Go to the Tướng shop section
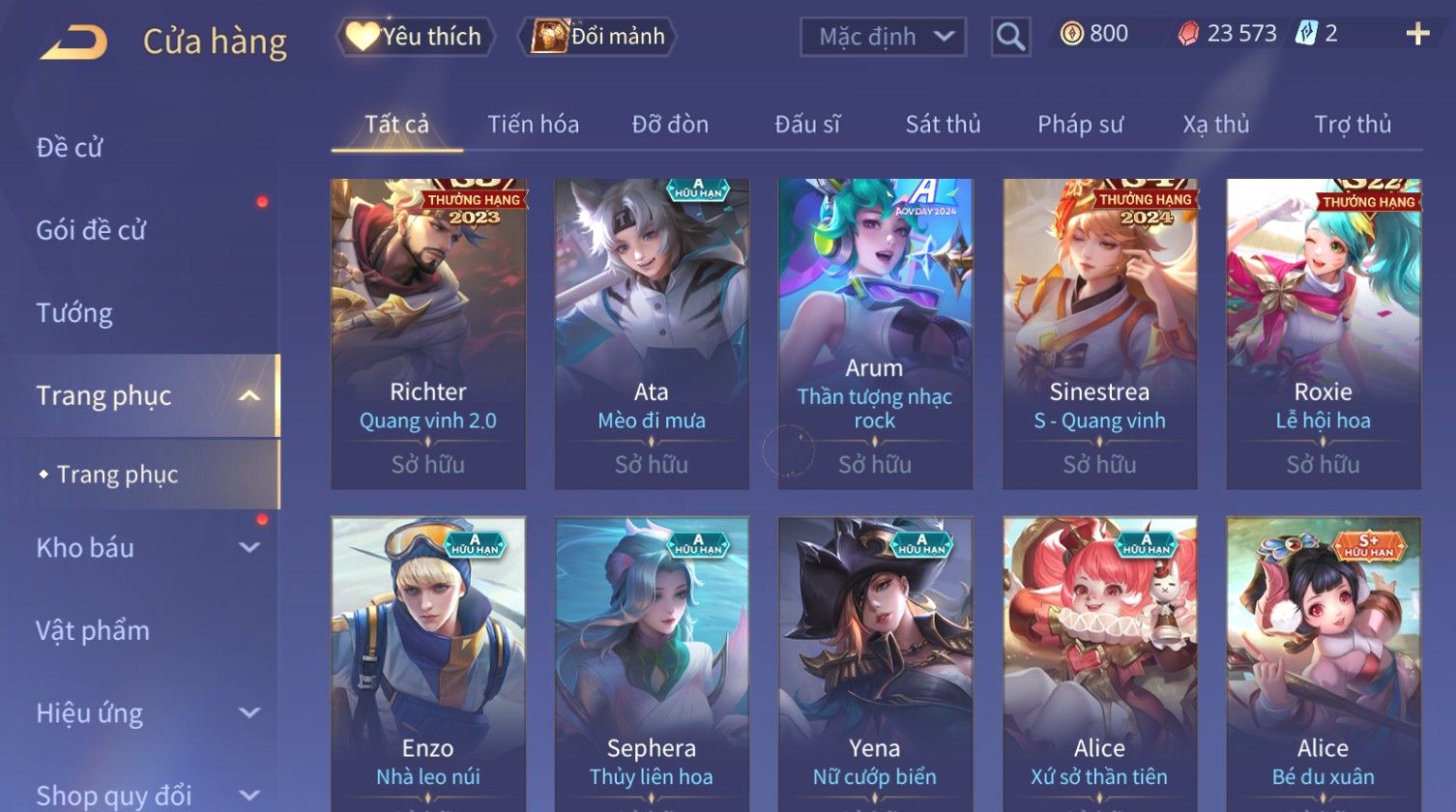The height and width of the screenshot is (812, 1456). coord(74,313)
